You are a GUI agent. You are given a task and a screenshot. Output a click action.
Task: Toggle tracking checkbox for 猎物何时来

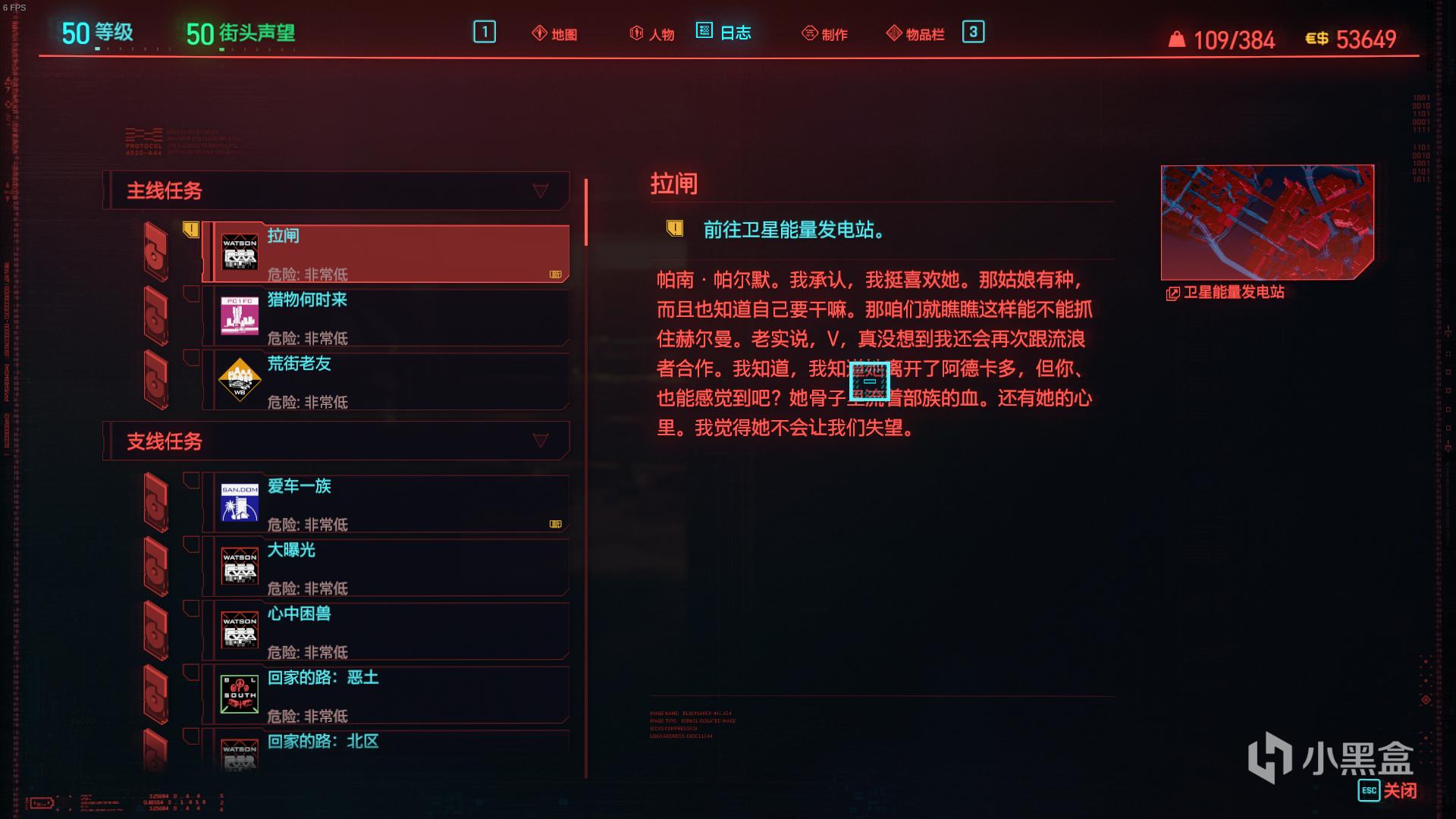coord(192,292)
